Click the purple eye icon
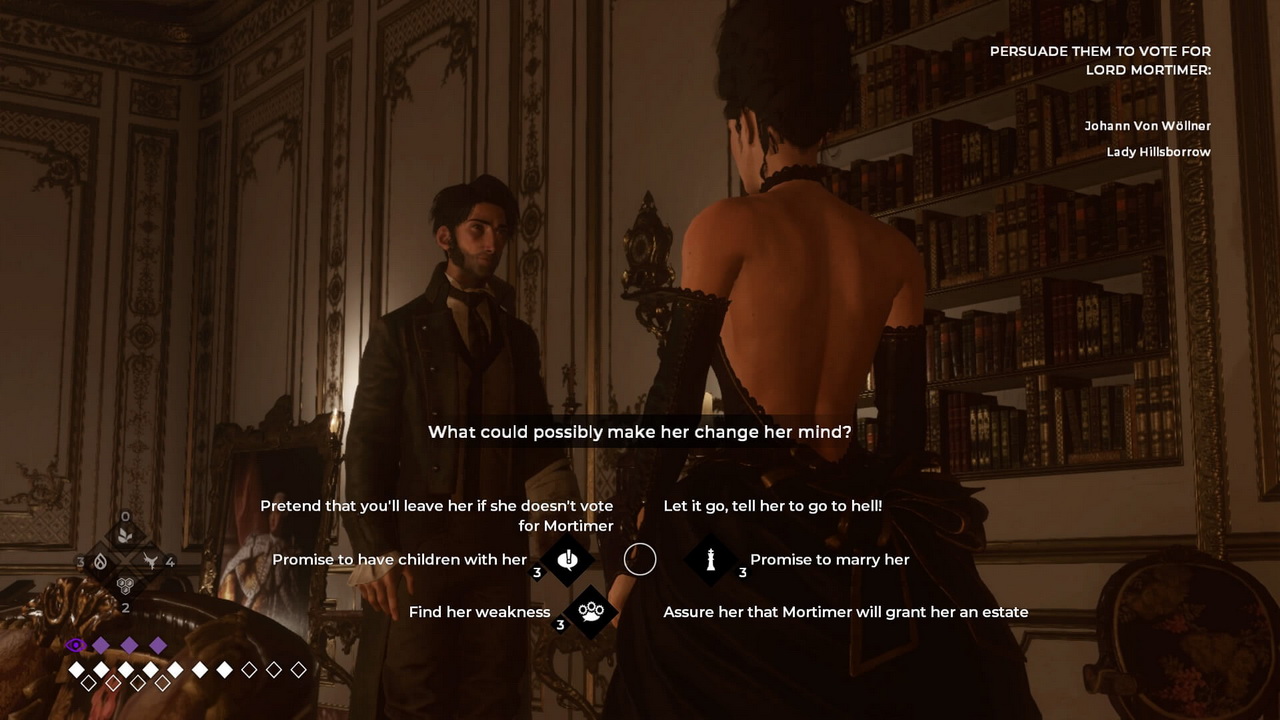Image resolution: width=1280 pixels, height=720 pixels. point(75,645)
